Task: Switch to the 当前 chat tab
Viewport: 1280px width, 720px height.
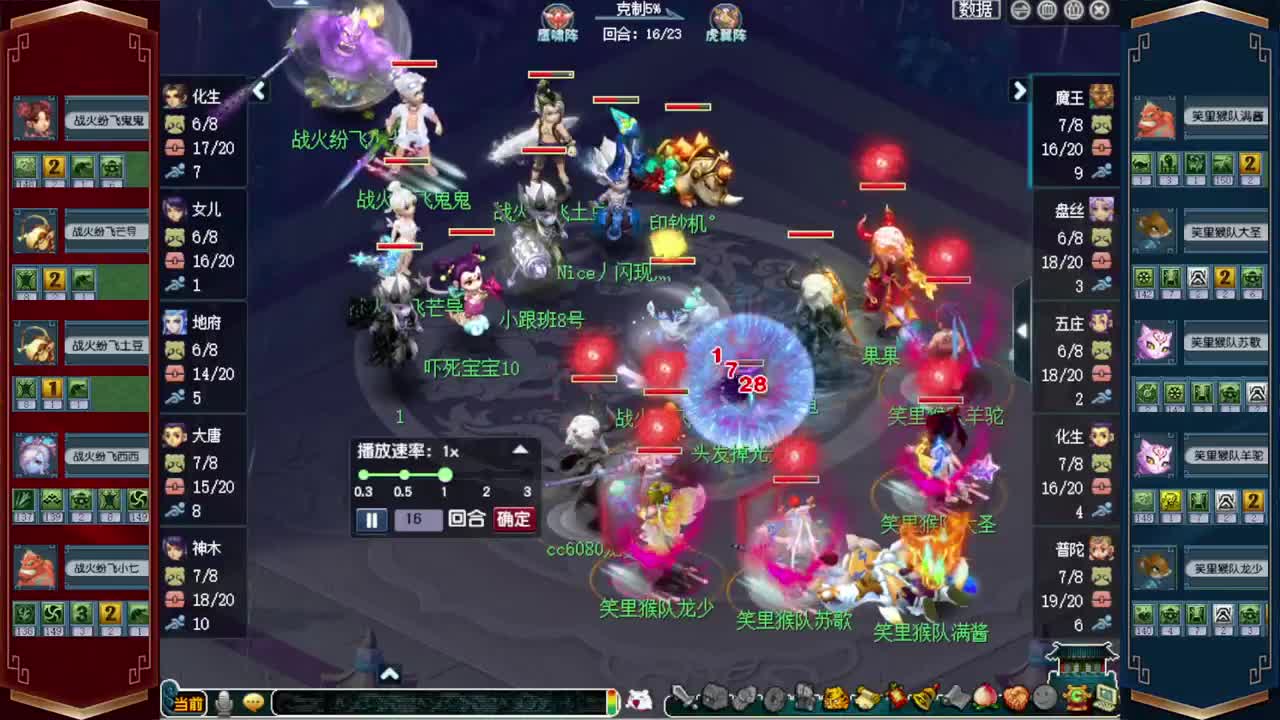Action: (188, 703)
